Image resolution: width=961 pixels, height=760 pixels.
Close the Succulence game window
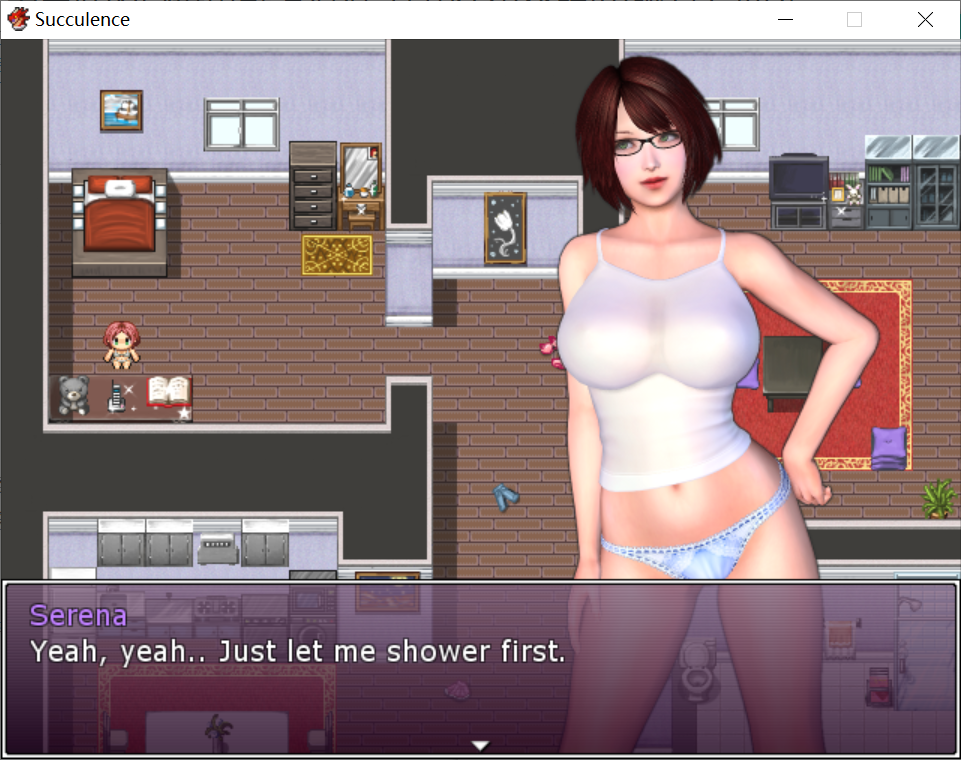[x=925, y=19]
